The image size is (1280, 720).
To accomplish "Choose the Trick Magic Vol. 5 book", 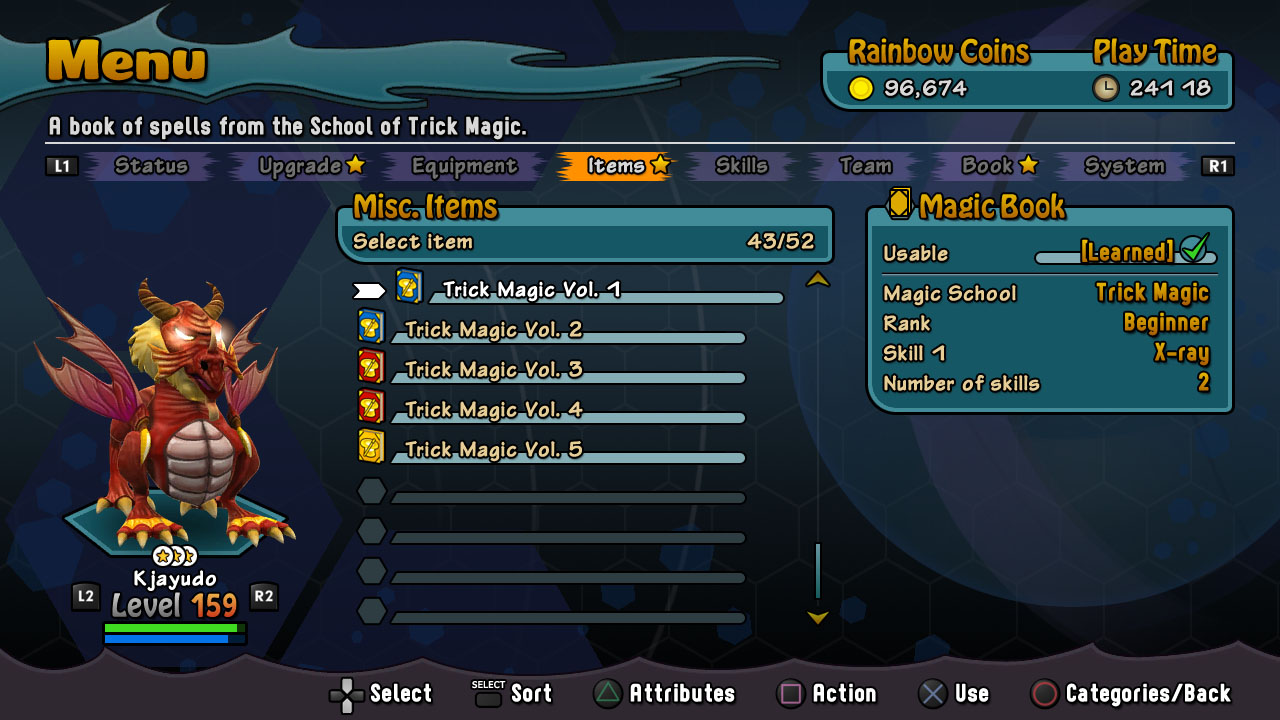I will [493, 450].
